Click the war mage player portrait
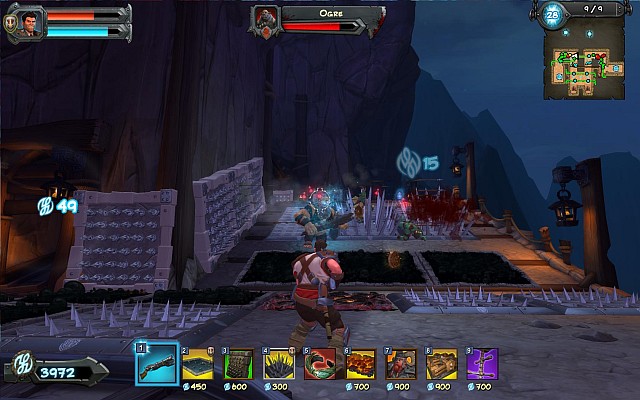 click(31, 23)
